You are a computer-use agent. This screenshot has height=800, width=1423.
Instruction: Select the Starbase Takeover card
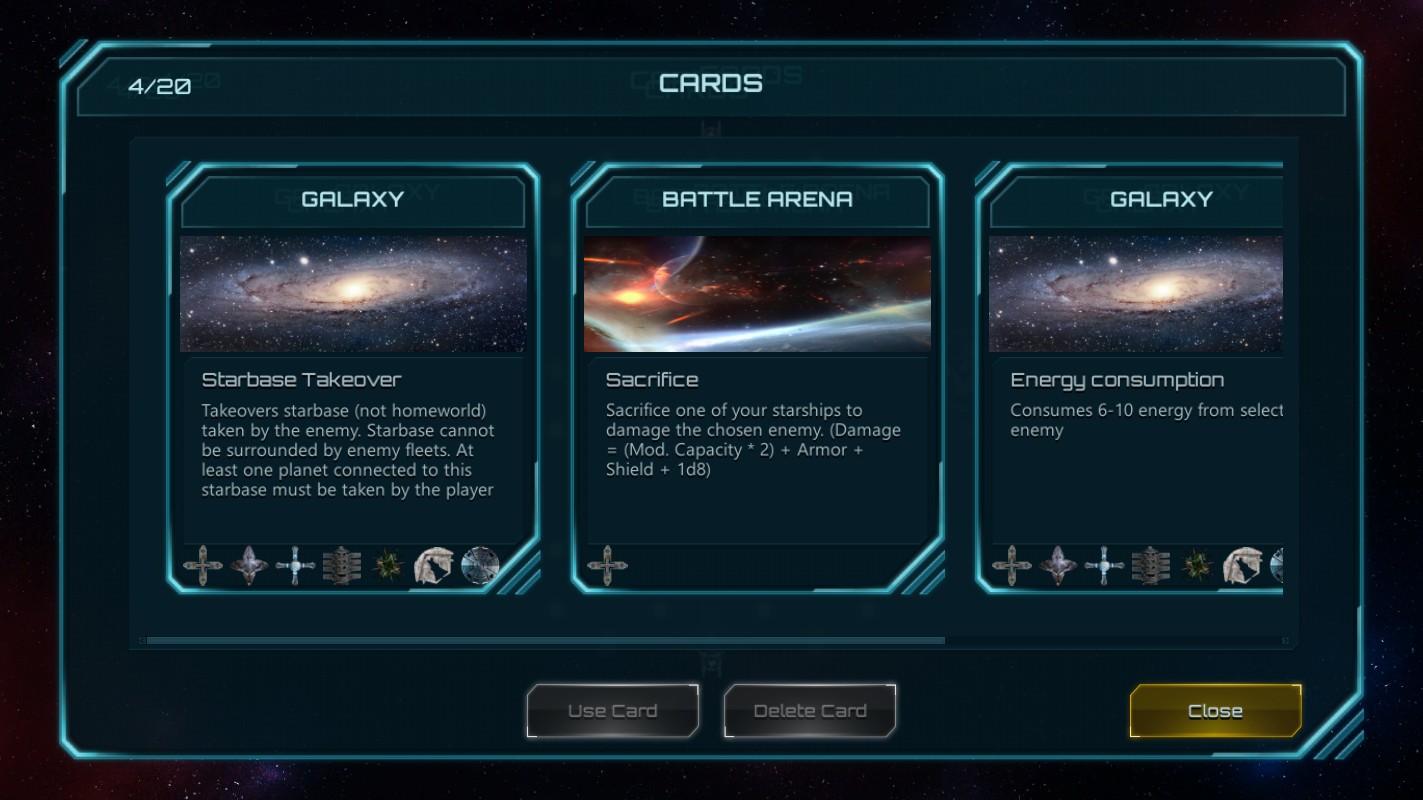point(353,380)
